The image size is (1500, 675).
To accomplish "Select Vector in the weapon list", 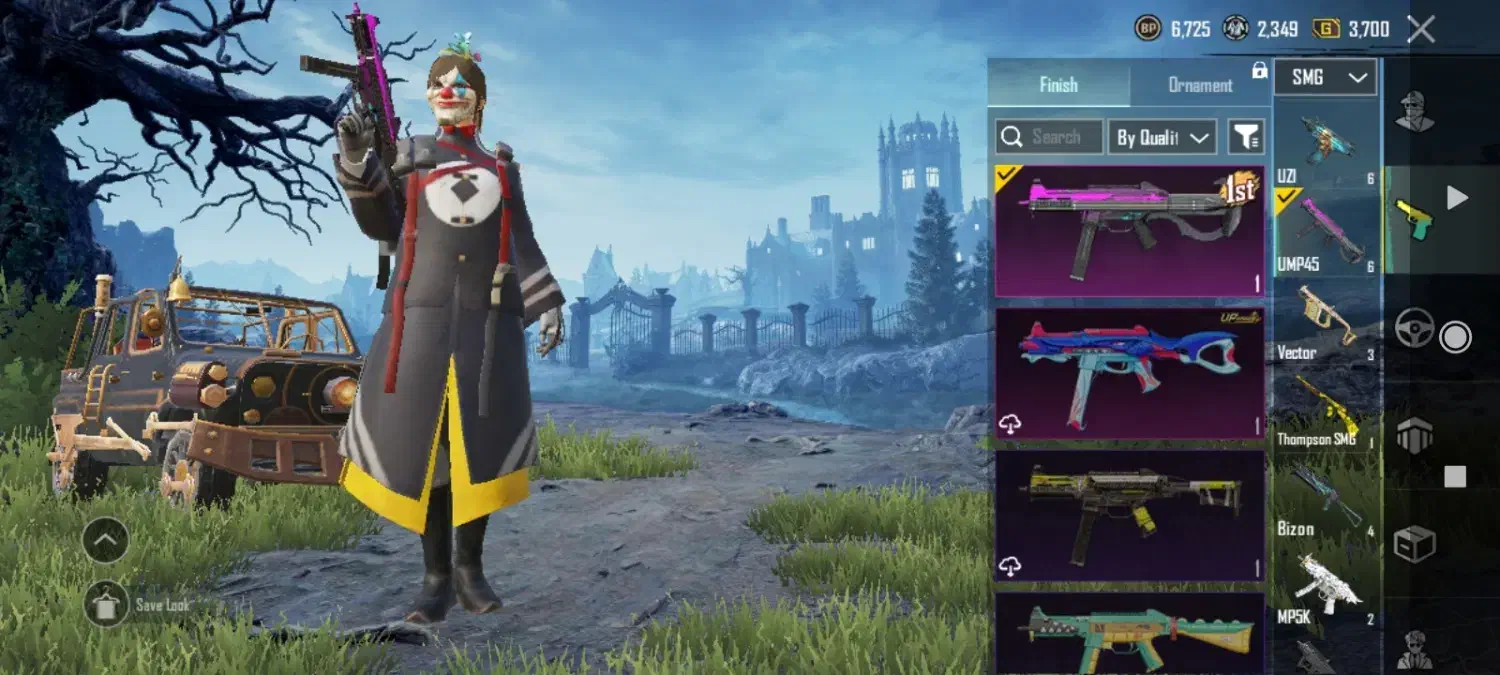I will click(x=1326, y=322).
